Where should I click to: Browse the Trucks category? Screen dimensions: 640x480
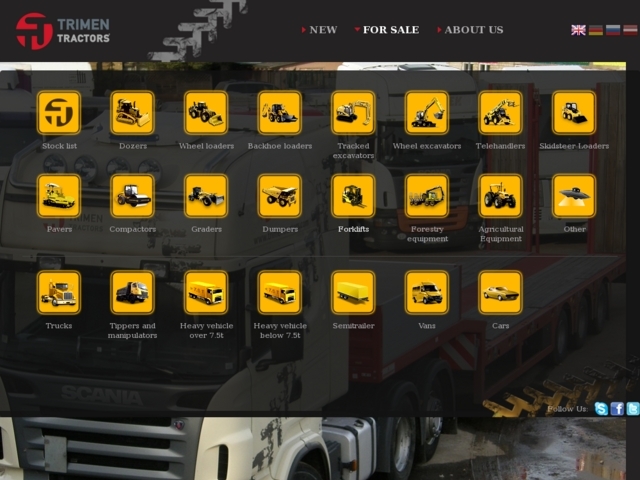(x=59, y=292)
